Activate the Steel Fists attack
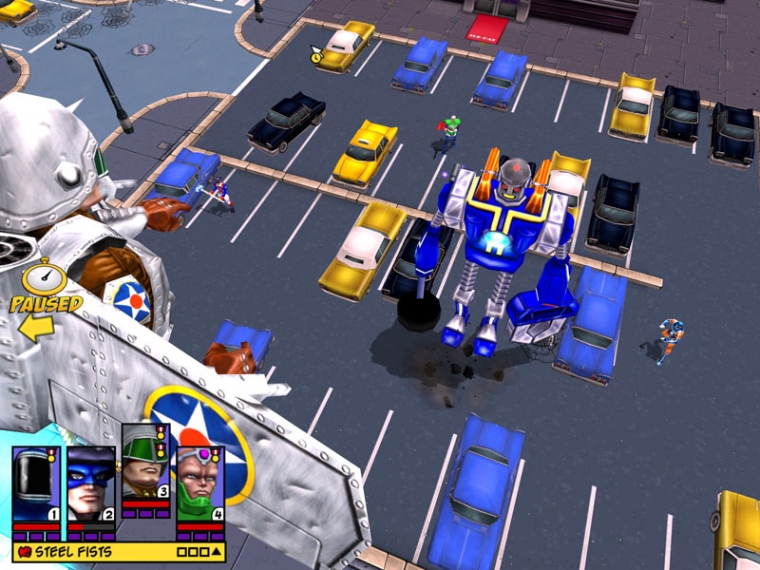Viewport: 760px width, 570px height. [x=72, y=551]
